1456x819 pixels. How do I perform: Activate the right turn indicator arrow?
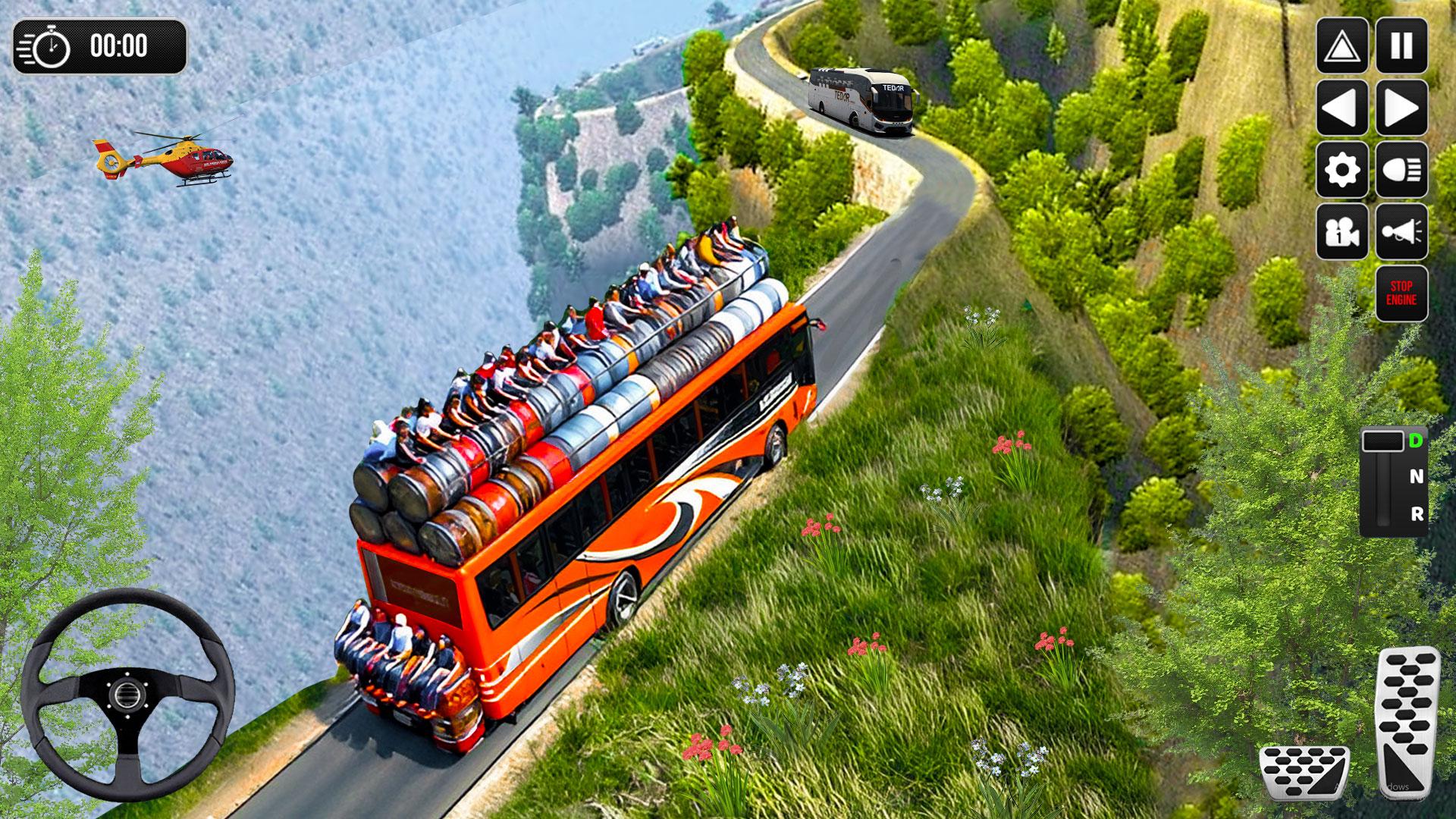1401,108
